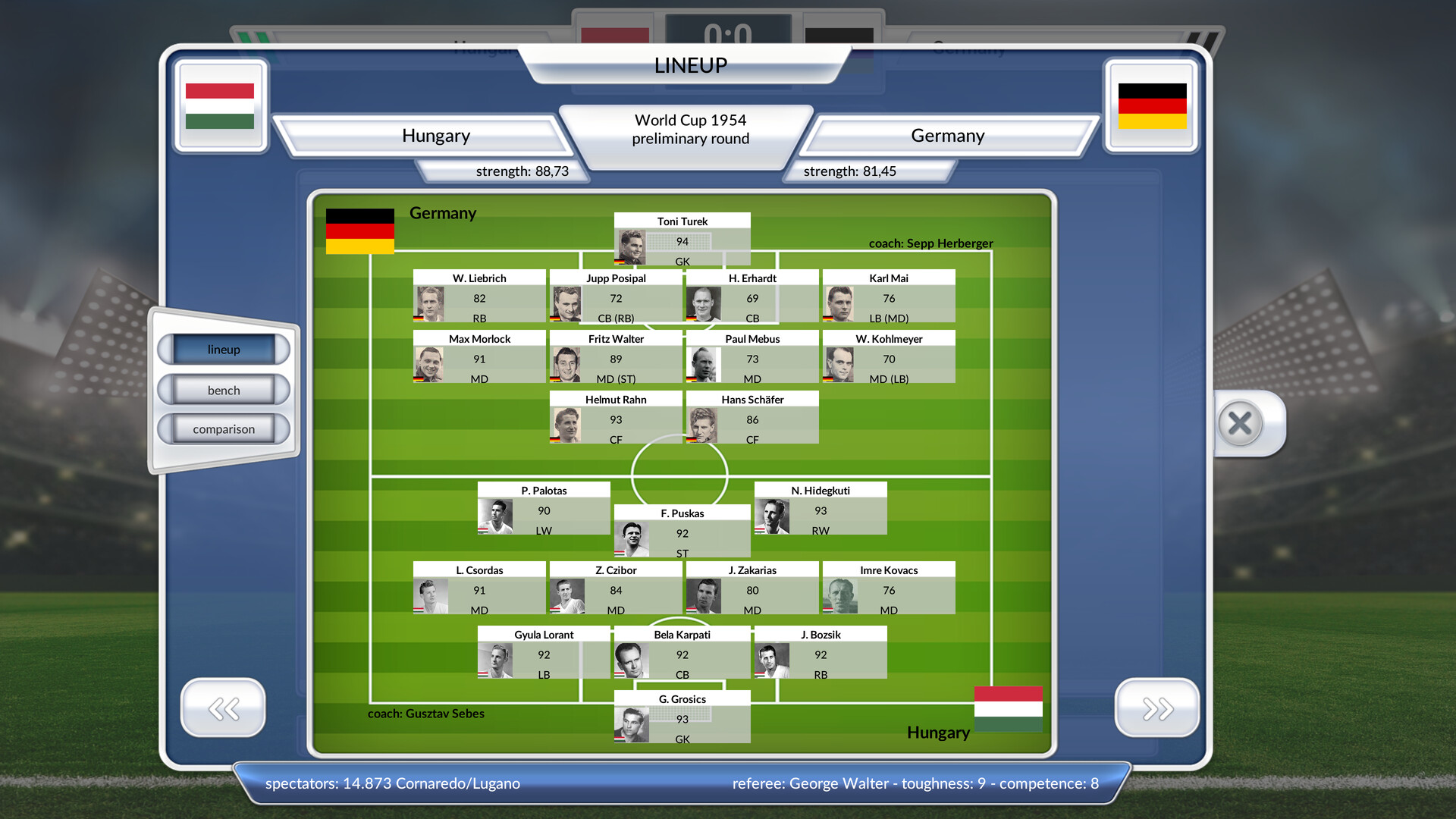Select the lineup view button

224,350
